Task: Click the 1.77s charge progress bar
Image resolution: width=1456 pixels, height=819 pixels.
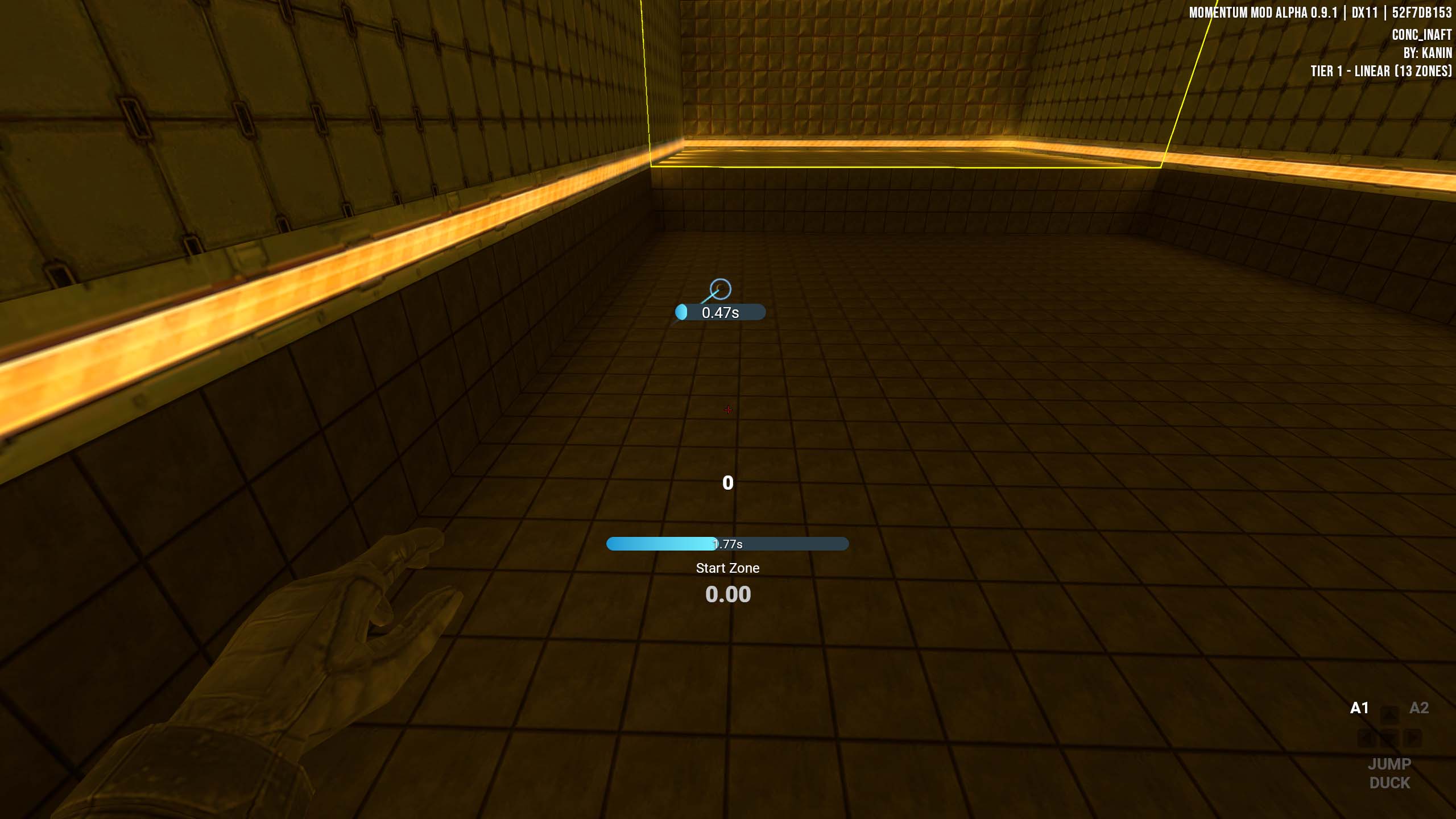Action: [x=728, y=544]
